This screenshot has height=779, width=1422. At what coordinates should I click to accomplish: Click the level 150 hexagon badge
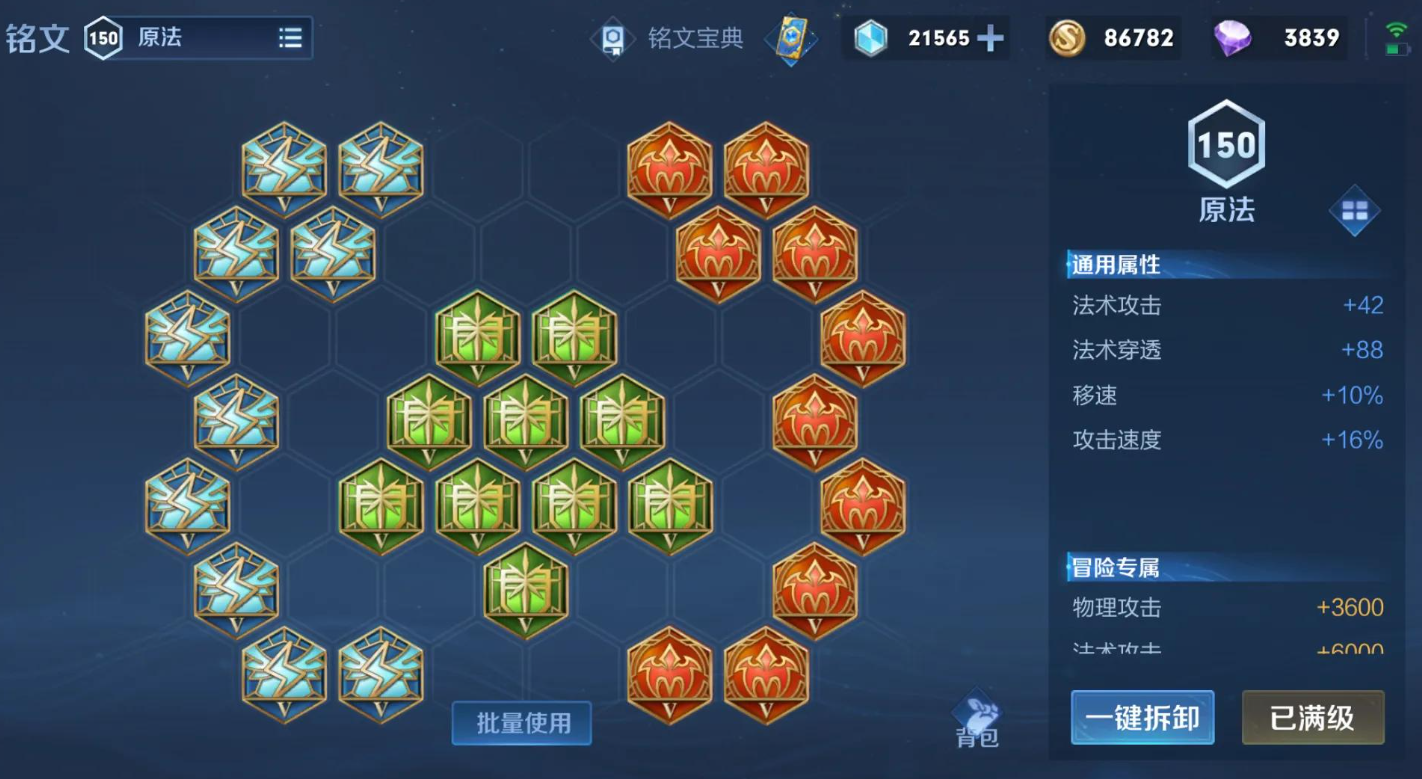pos(1225,145)
